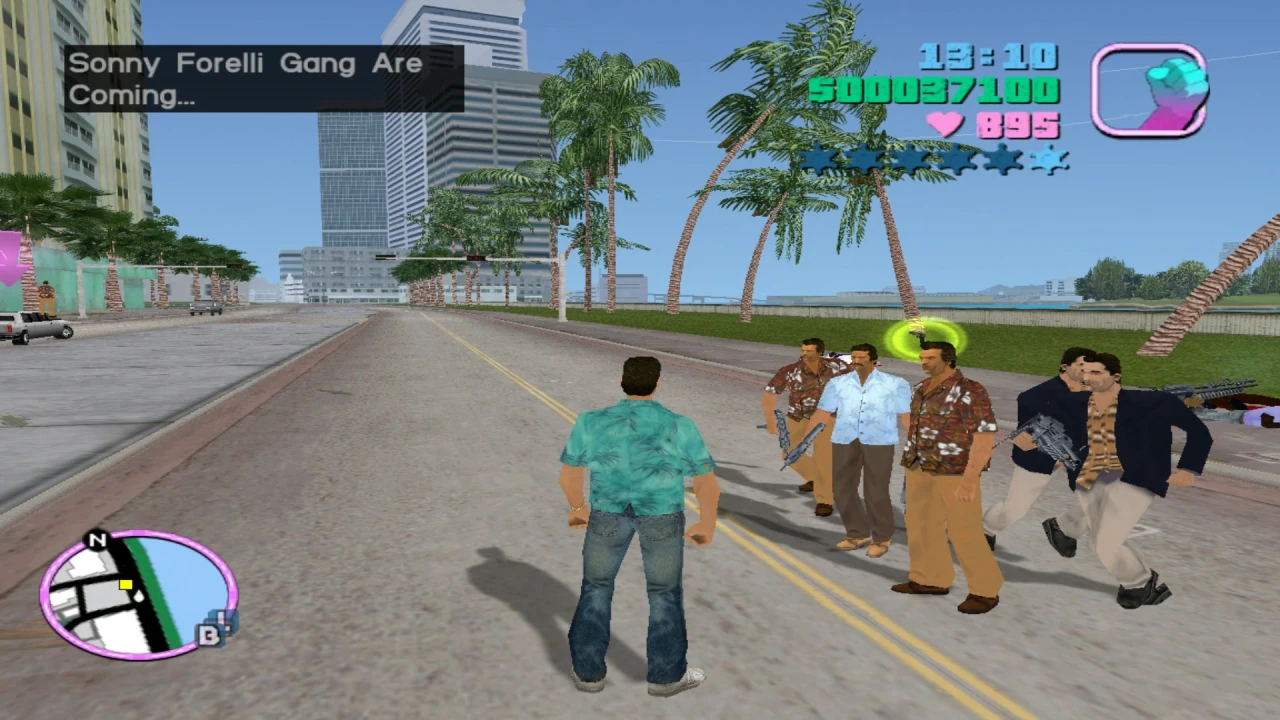
Task: Click the 13:10 game clock display
Action: [x=988, y=59]
